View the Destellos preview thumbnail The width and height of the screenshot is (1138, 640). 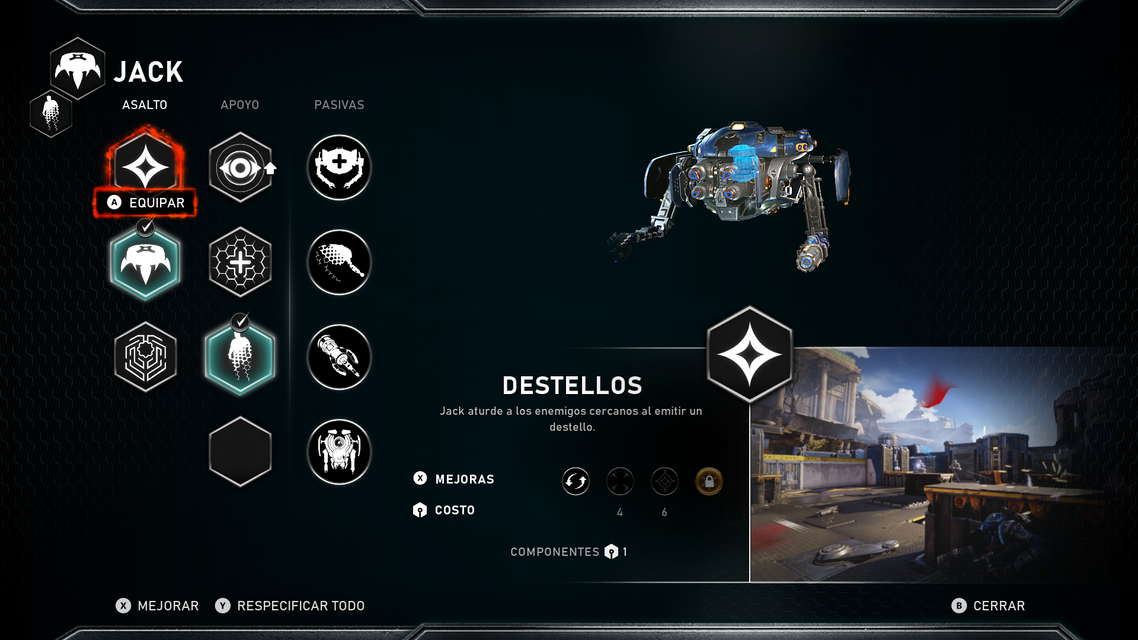pyautogui.click(x=943, y=465)
